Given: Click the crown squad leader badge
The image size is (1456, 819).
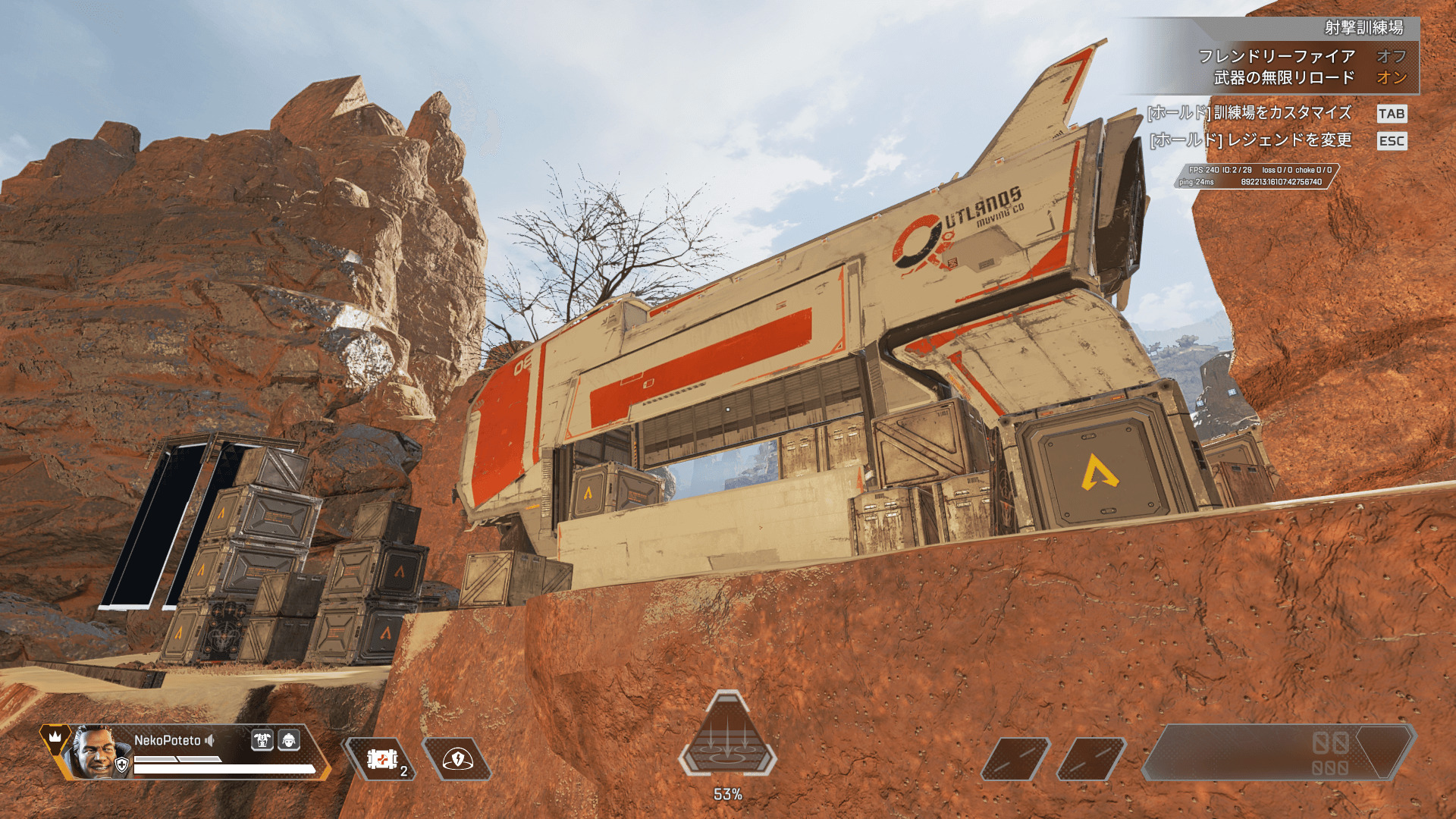Looking at the screenshot, I should tap(55, 737).
